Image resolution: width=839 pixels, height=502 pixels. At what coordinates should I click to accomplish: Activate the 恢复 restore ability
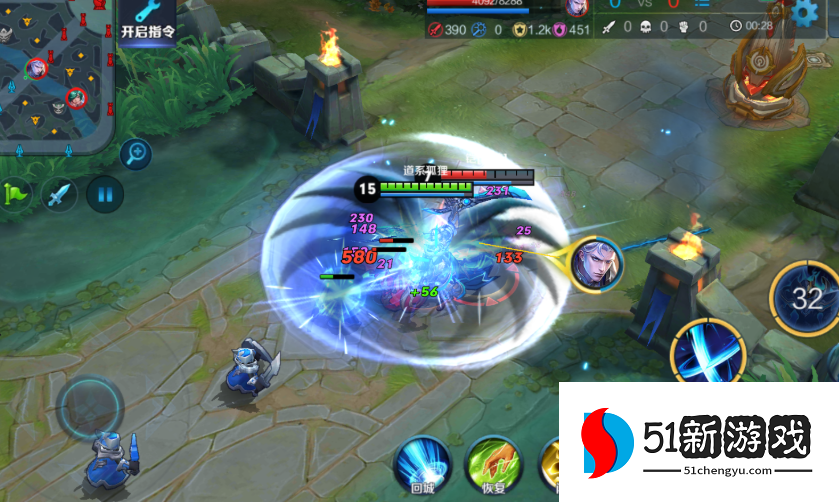point(493,466)
